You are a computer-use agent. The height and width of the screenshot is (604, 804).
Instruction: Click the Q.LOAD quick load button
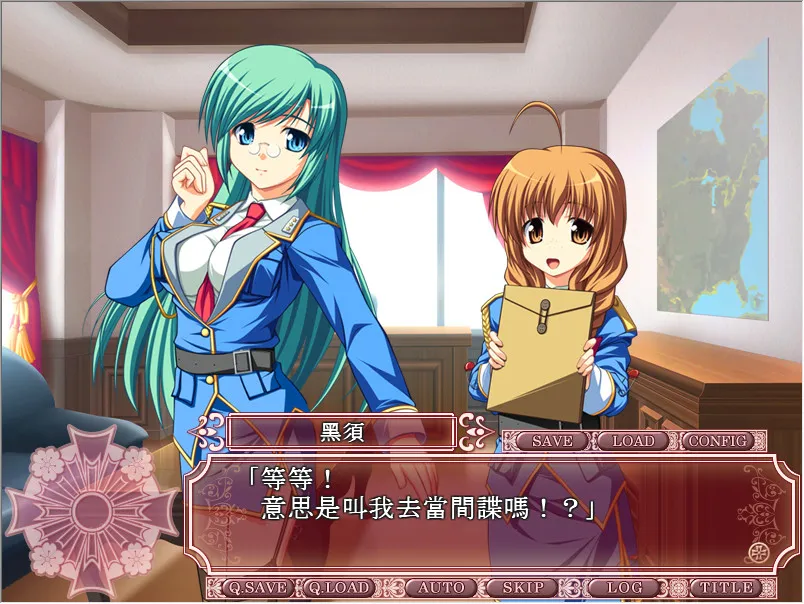[337, 588]
